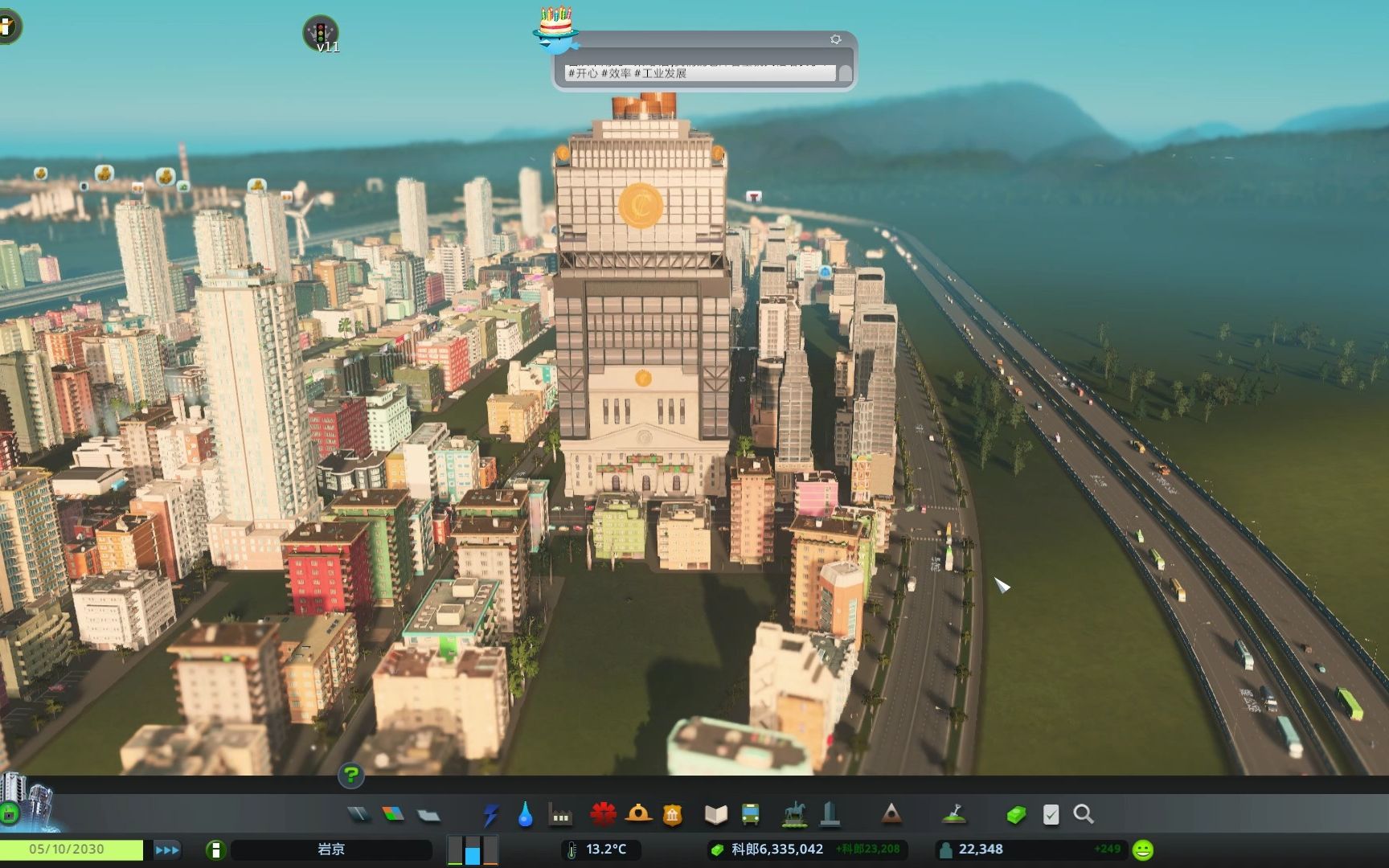Open the Unique Buildings tower menu
Viewport: 1389px width, 868px height.
point(830,815)
